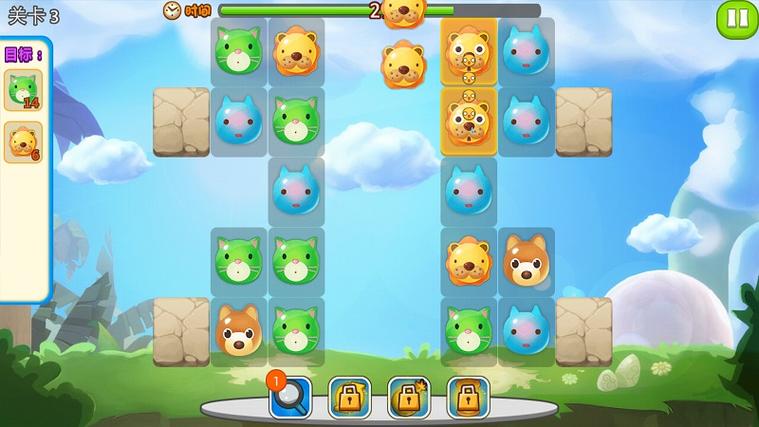Select the brown dog tile beside a stone block
The width and height of the screenshot is (759, 427).
tap(238, 331)
